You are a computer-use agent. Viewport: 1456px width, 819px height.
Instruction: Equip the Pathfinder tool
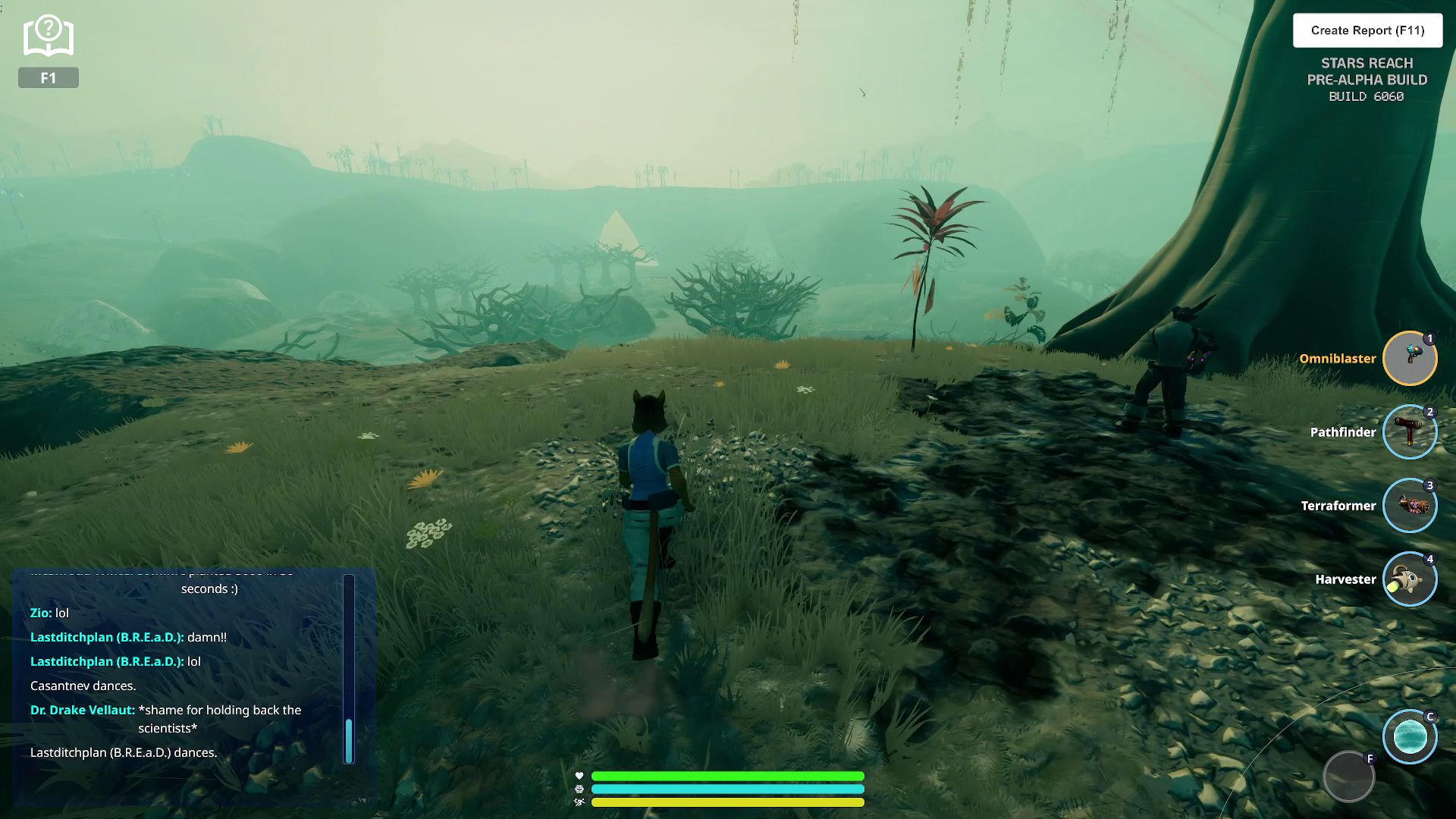[1410, 432]
